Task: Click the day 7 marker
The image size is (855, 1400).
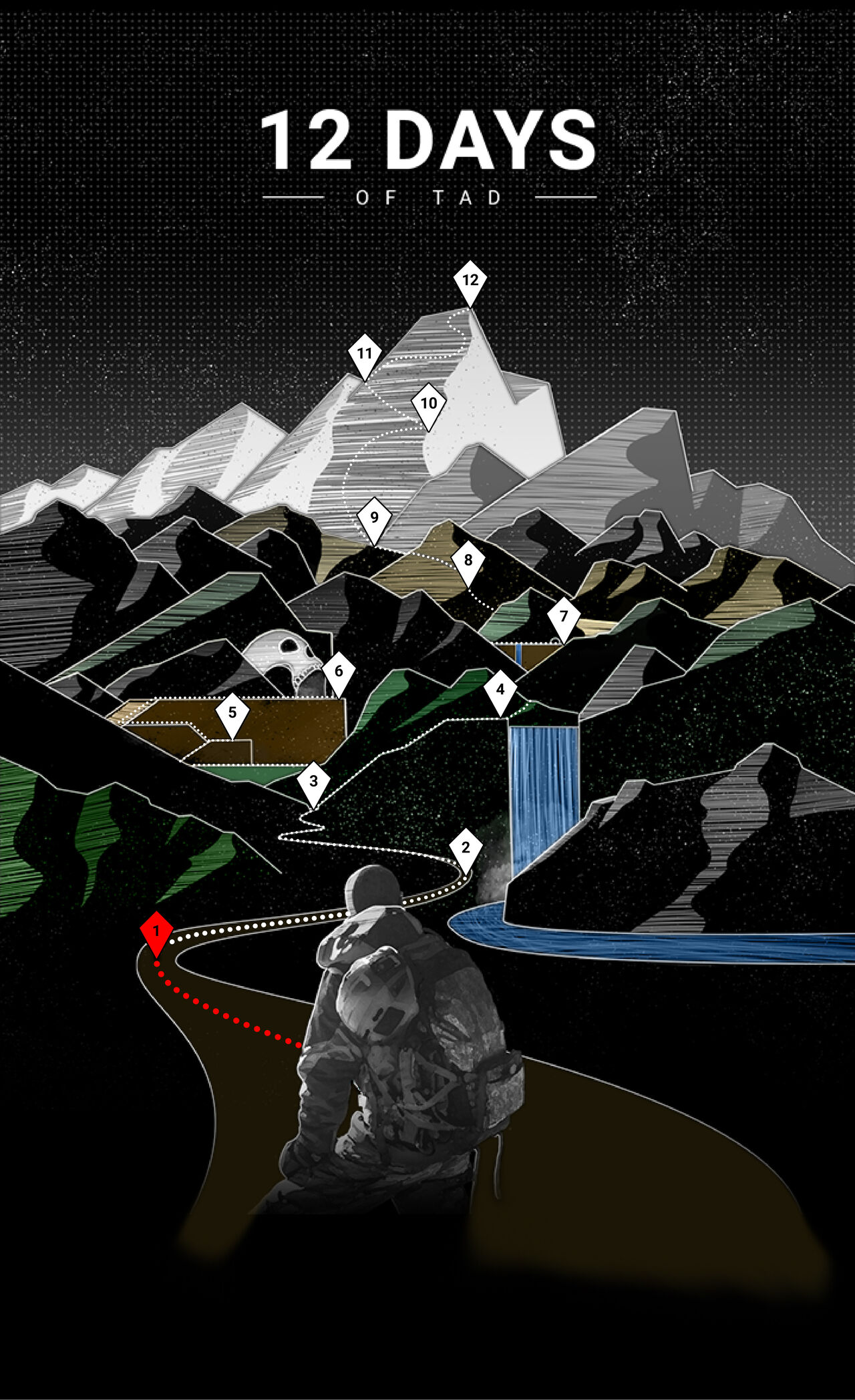Action: (564, 617)
